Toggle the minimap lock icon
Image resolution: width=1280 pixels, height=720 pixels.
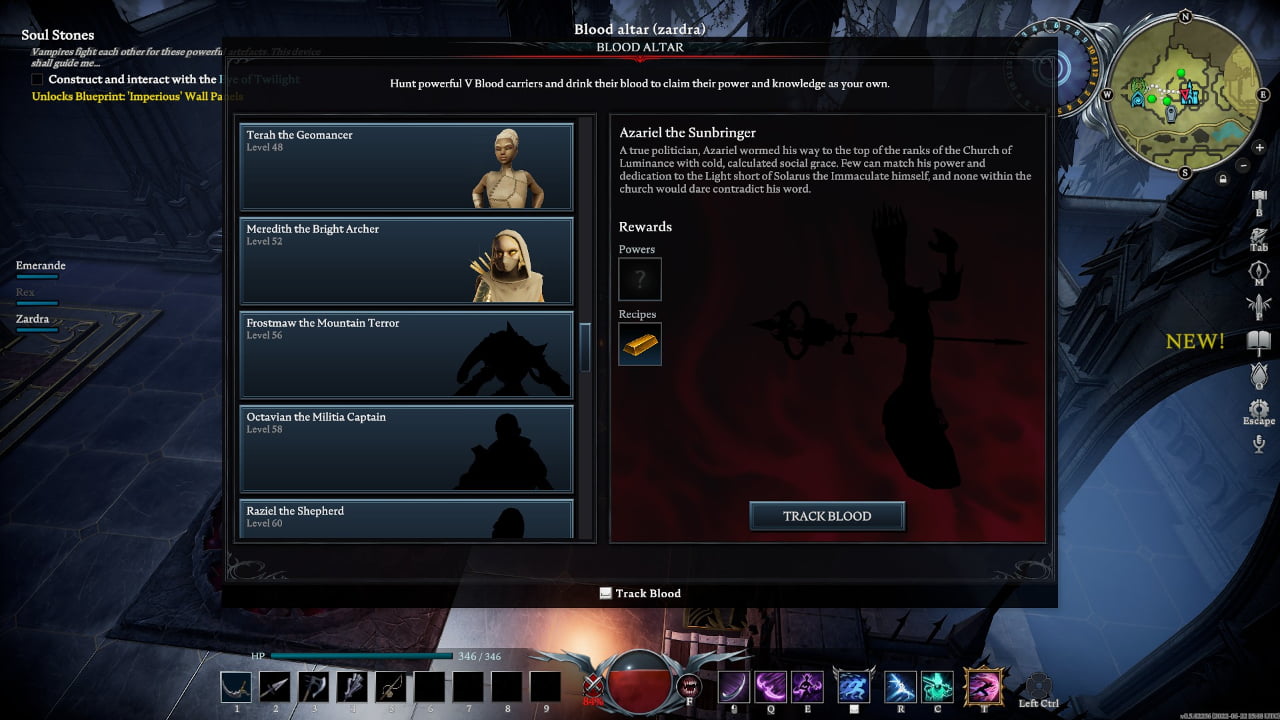pyautogui.click(x=1222, y=179)
